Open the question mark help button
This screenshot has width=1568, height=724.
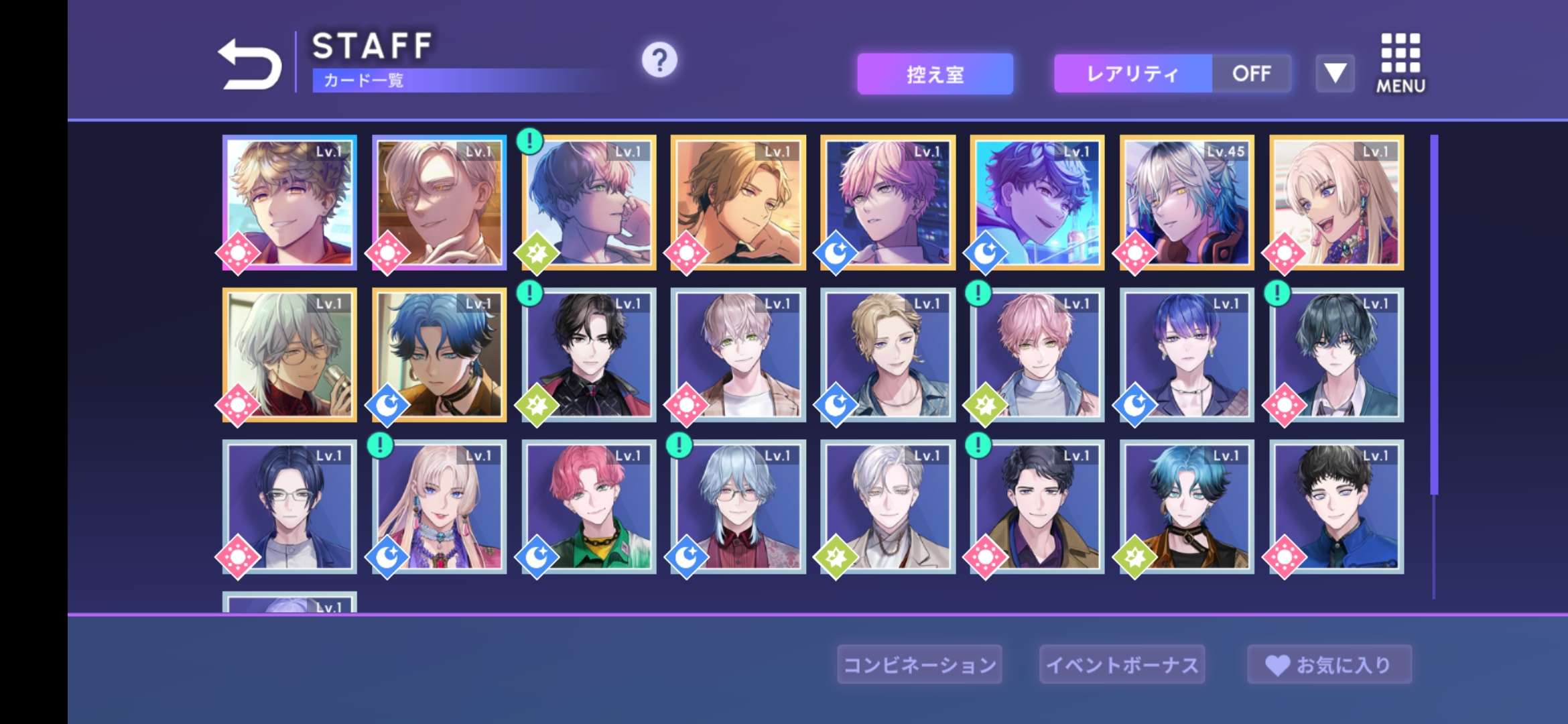659,60
